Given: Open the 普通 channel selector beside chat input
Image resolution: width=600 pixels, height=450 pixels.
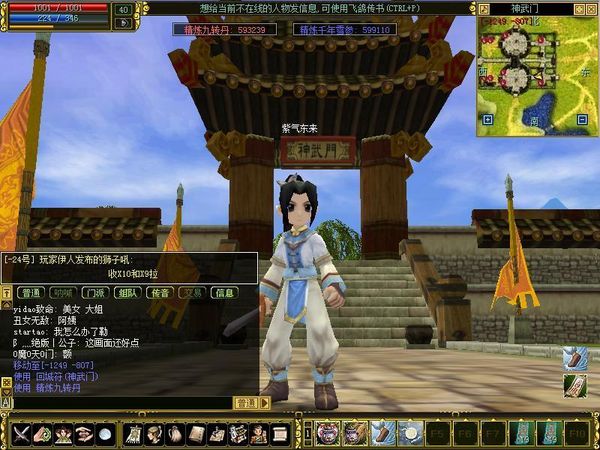Looking at the screenshot, I should [x=245, y=402].
